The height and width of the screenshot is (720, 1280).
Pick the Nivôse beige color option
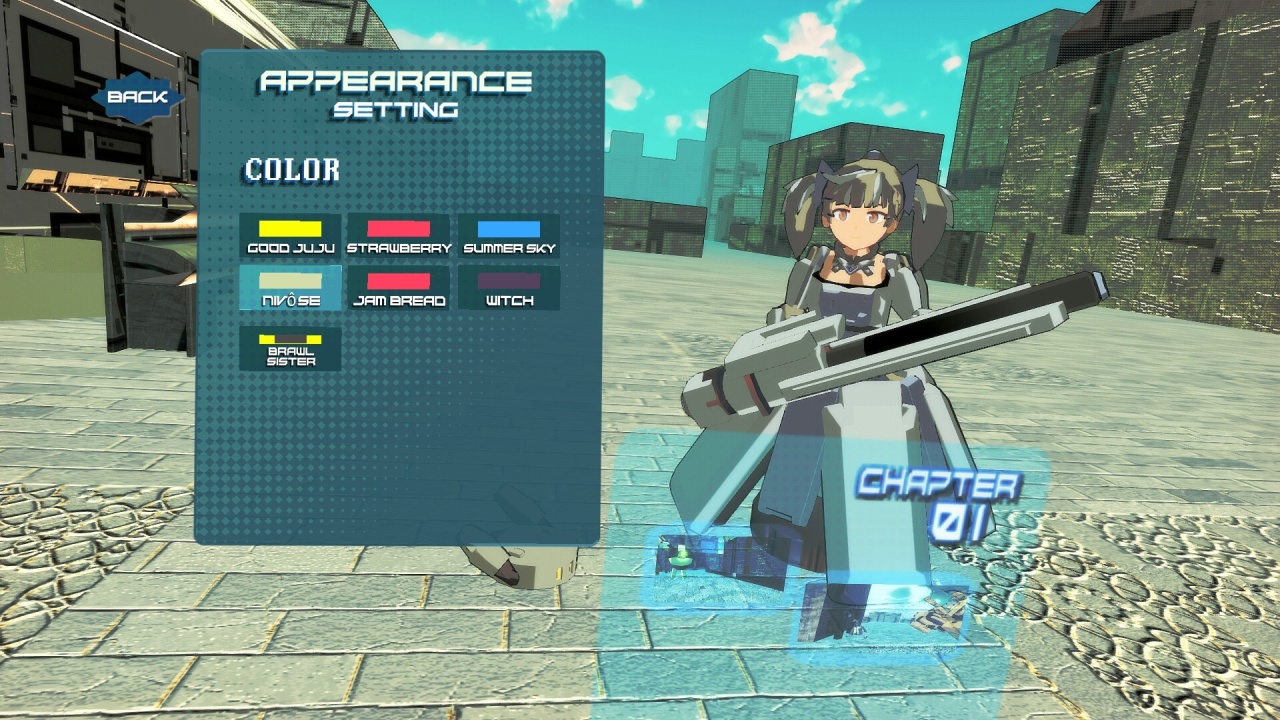290,288
